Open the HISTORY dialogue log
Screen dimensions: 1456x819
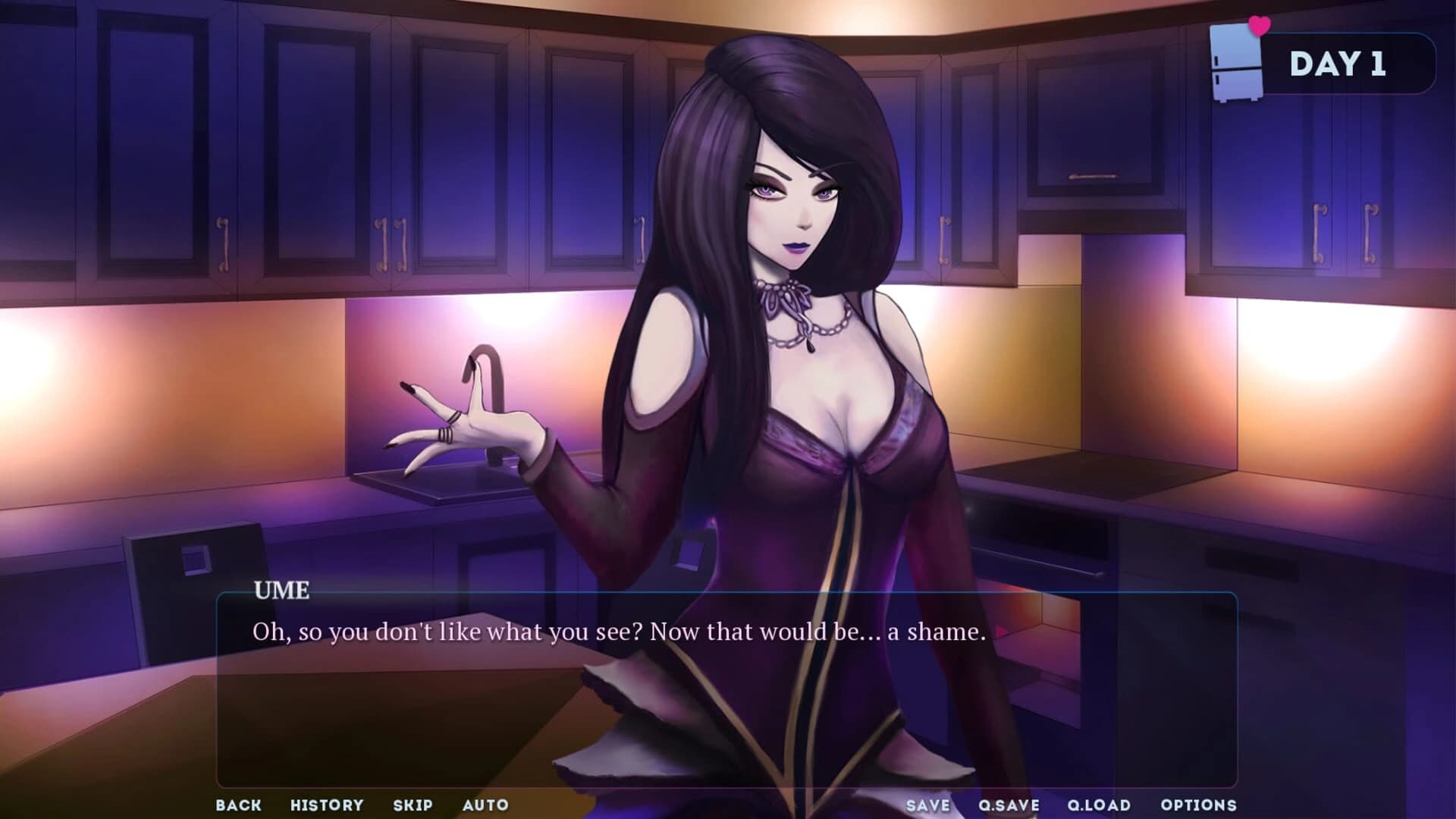(x=328, y=805)
